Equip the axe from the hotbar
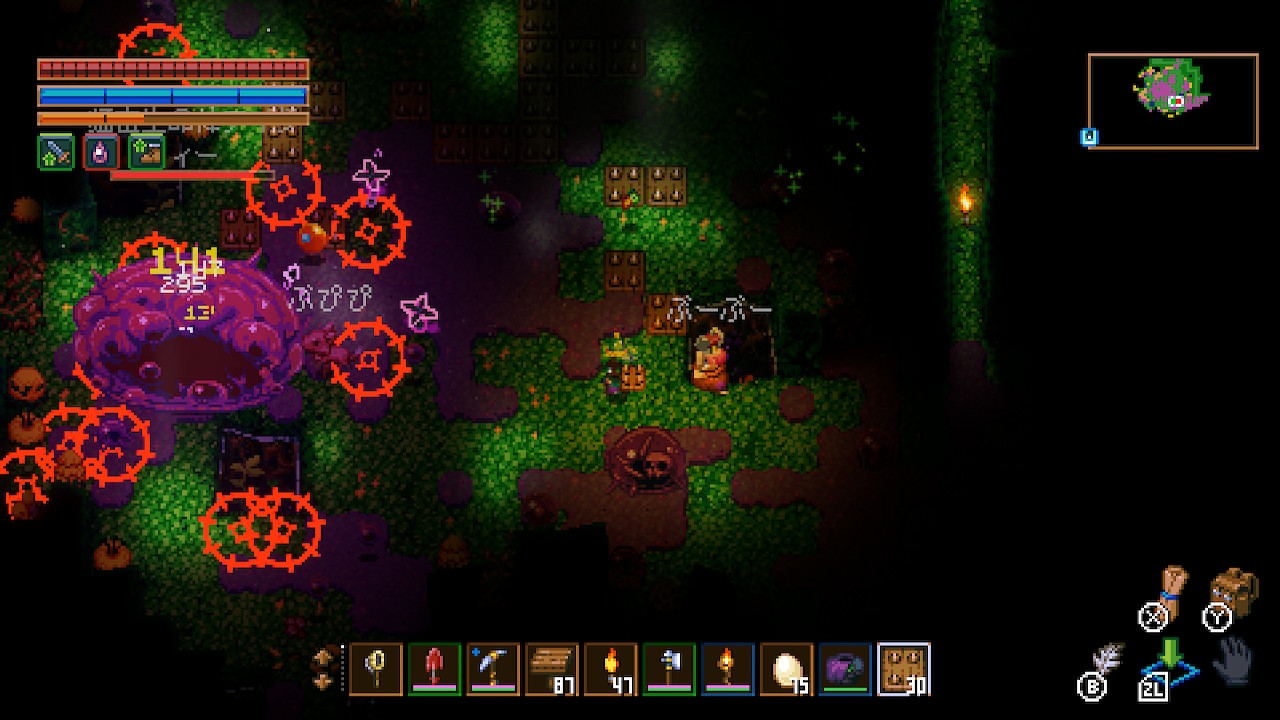 point(669,669)
